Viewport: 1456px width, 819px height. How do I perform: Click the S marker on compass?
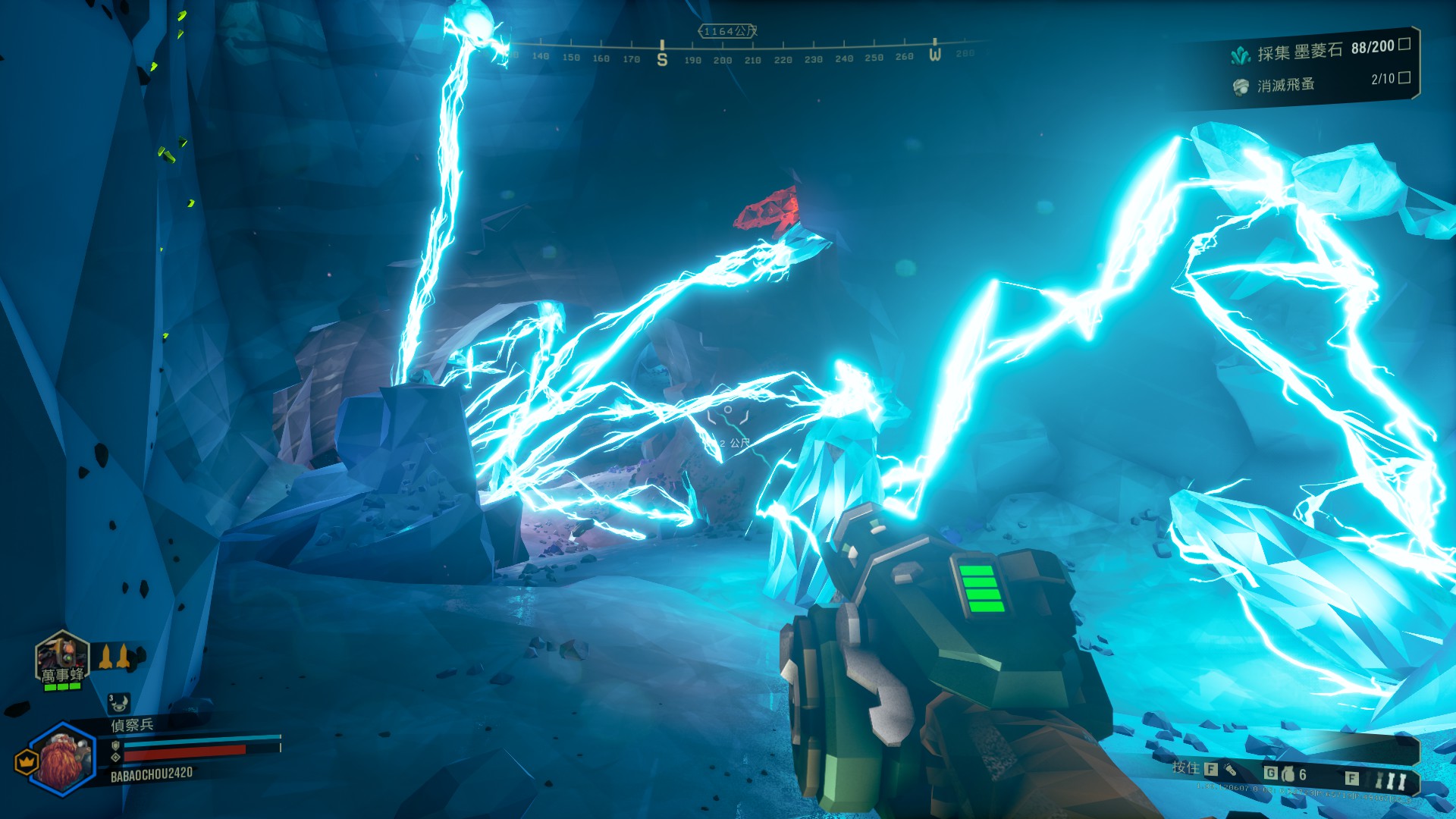pyautogui.click(x=662, y=58)
